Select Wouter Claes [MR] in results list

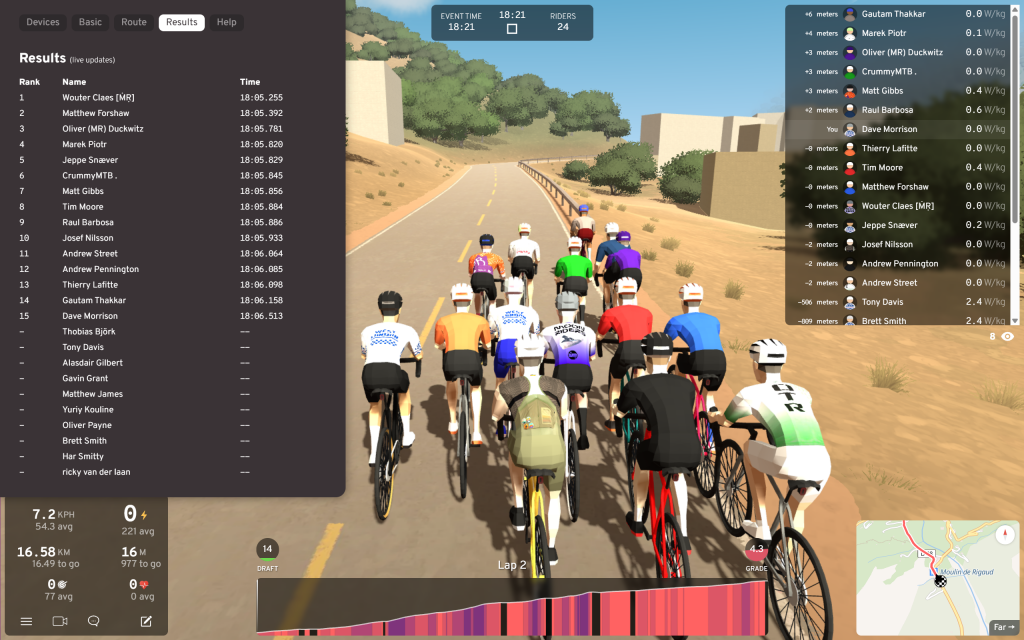coord(98,98)
